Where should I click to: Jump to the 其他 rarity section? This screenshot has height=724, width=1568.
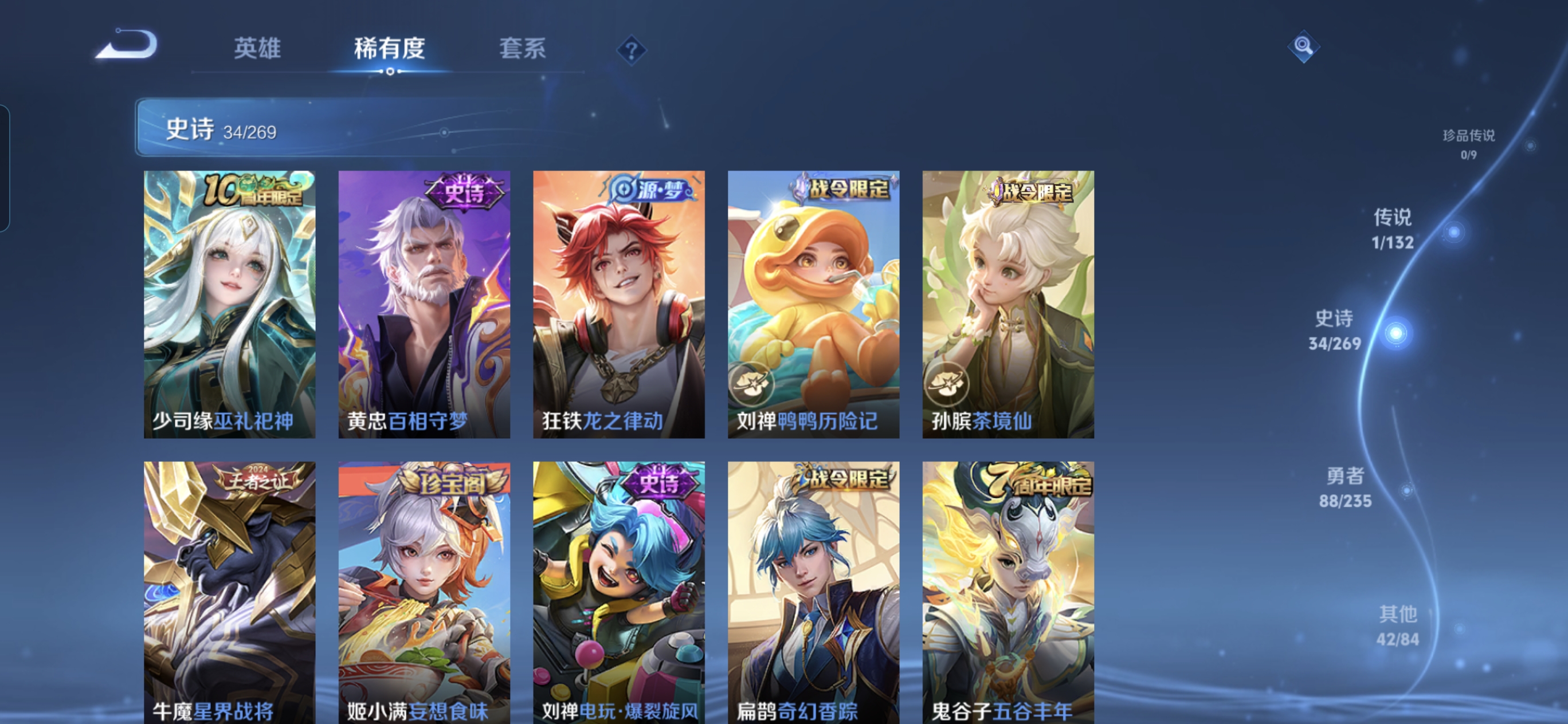1398,625
